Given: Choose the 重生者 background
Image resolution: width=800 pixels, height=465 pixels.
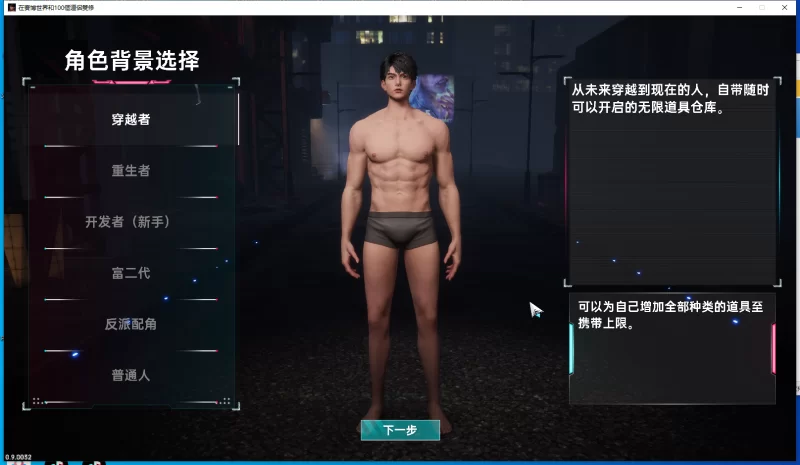Looking at the screenshot, I should [131, 171].
